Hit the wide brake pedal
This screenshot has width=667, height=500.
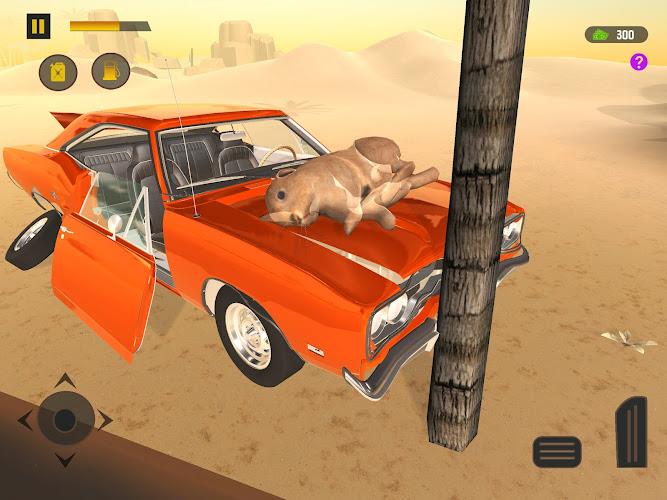click(557, 452)
